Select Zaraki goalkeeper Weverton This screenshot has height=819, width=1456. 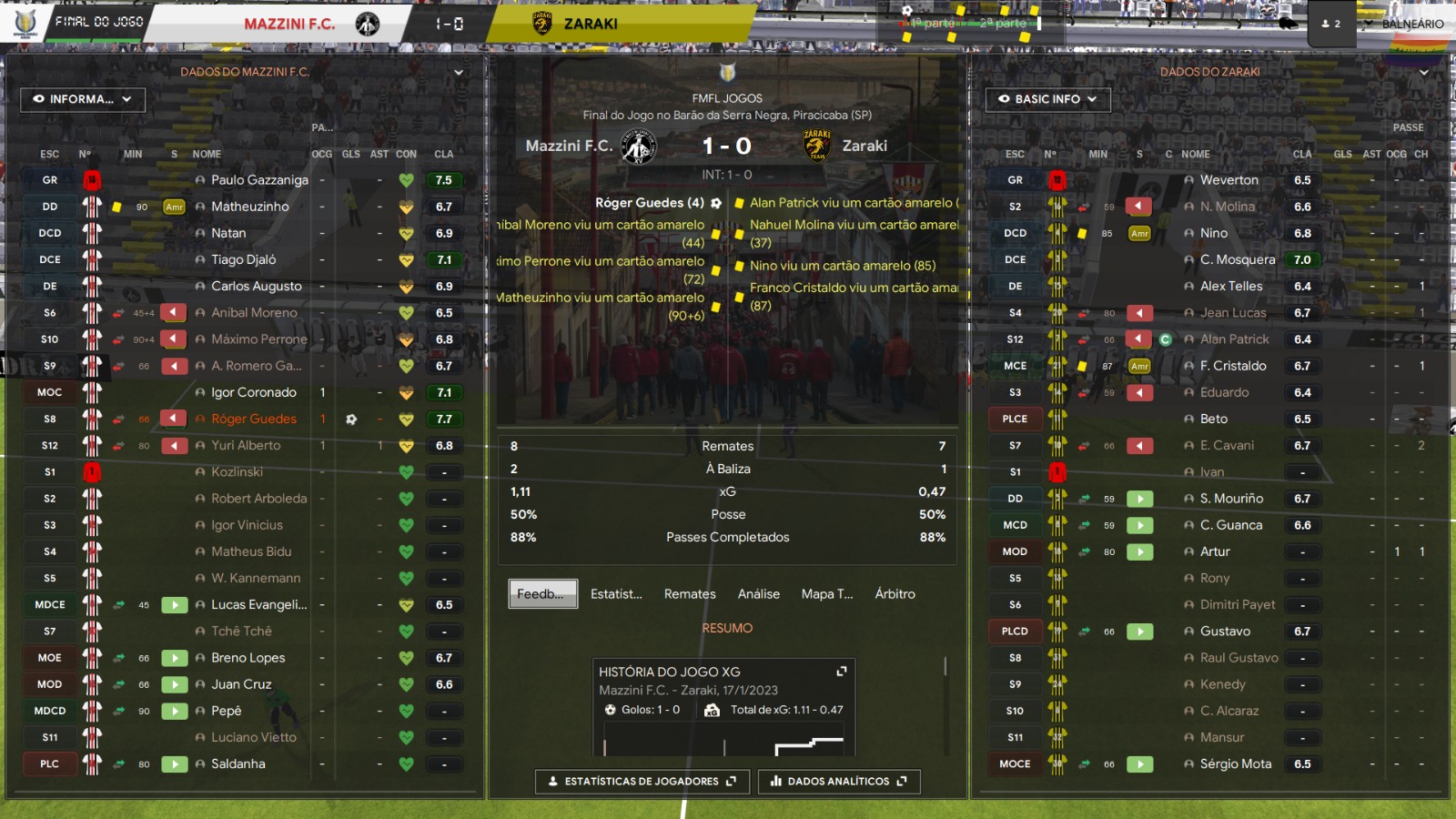pos(1228,180)
